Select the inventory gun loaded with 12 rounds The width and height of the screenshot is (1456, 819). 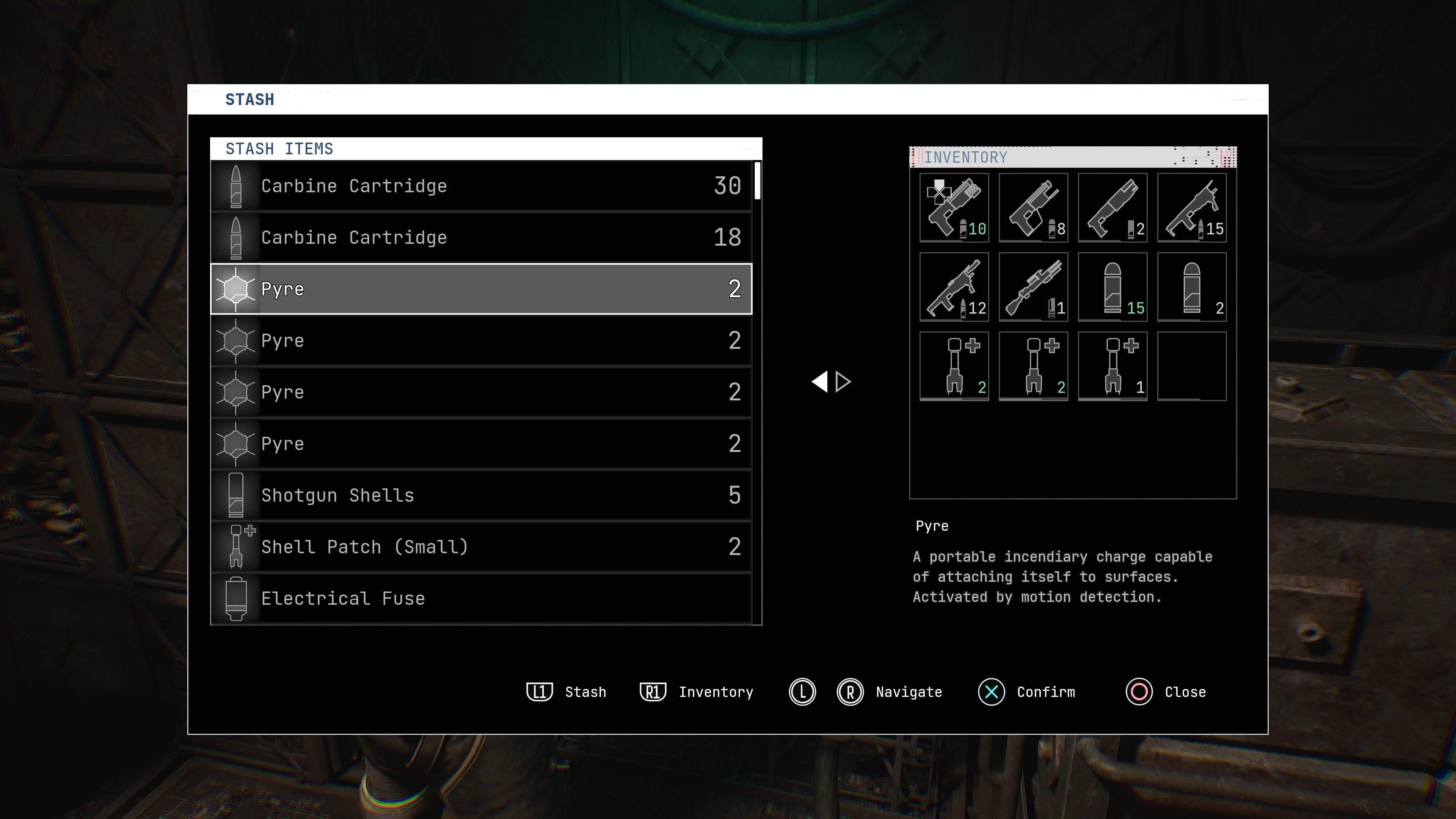click(x=954, y=287)
